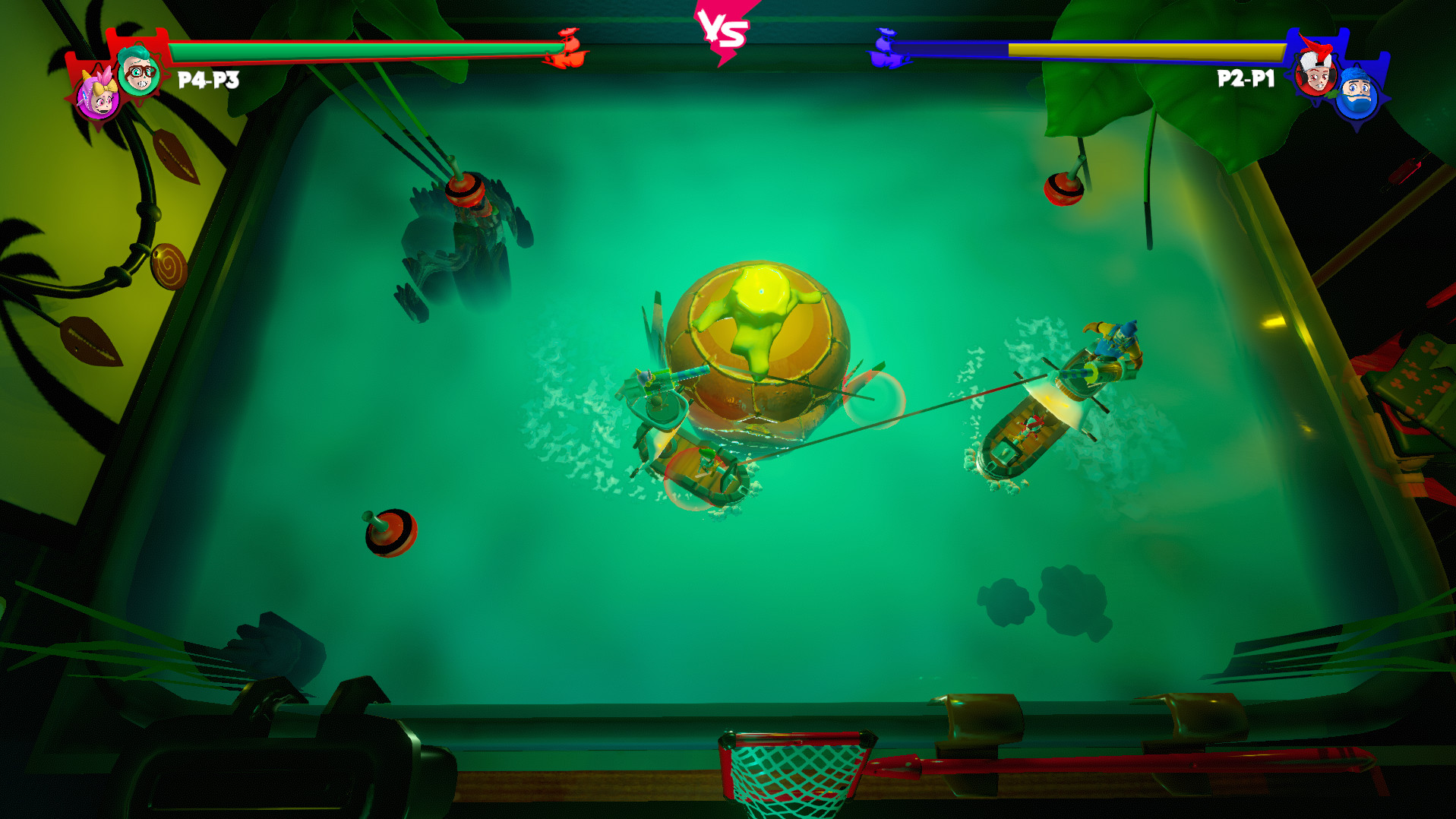Toggle the red buoy float near top left

[x=466, y=191]
